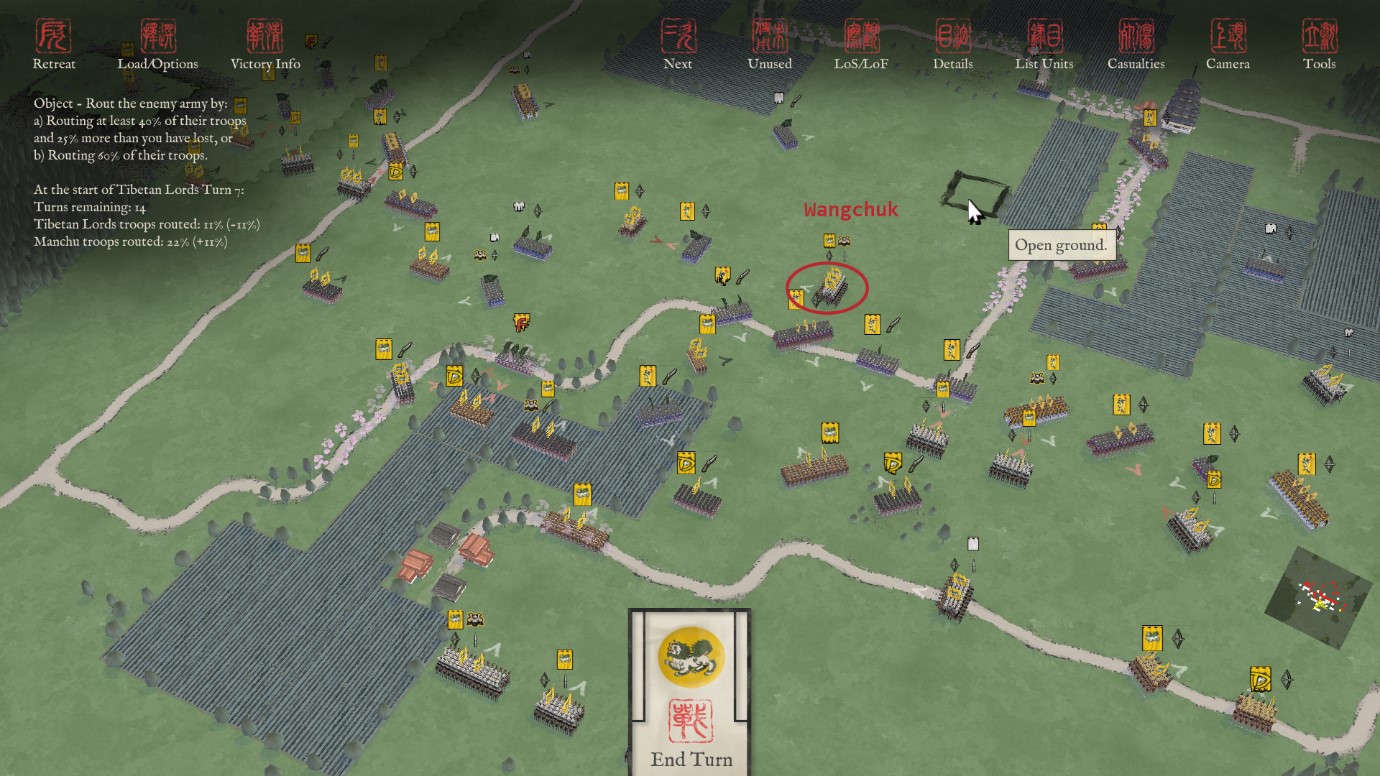
Task: Open the Camera controls
Action: click(1228, 45)
